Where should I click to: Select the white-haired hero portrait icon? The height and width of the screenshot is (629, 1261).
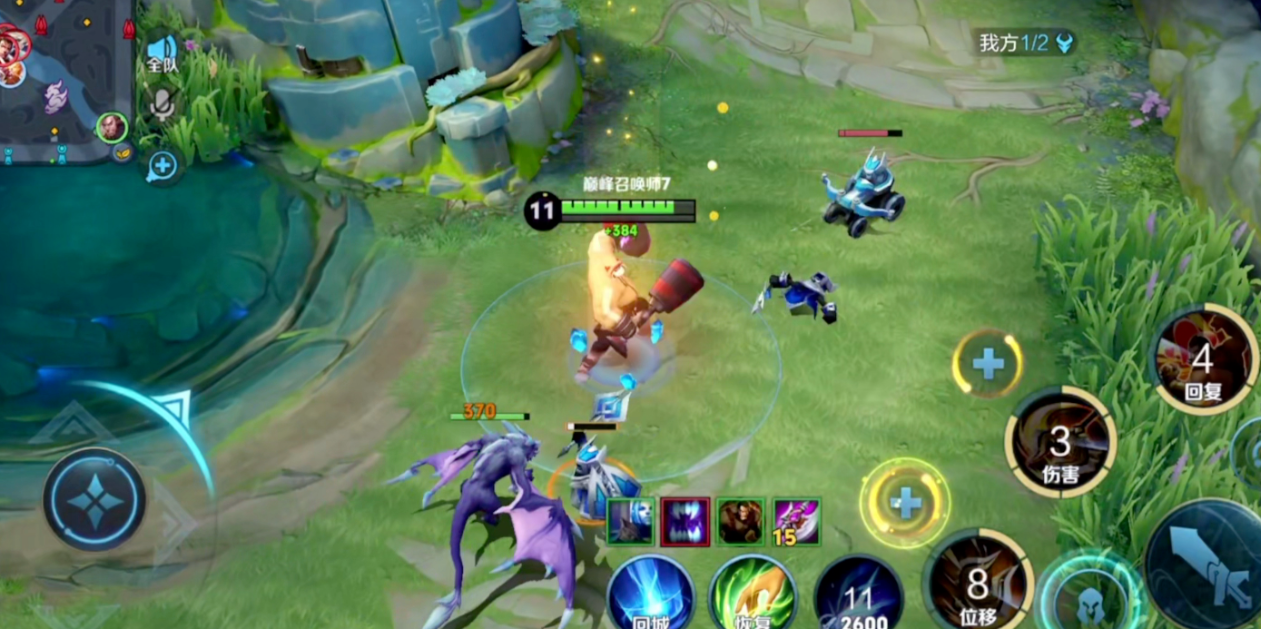(x=631, y=522)
